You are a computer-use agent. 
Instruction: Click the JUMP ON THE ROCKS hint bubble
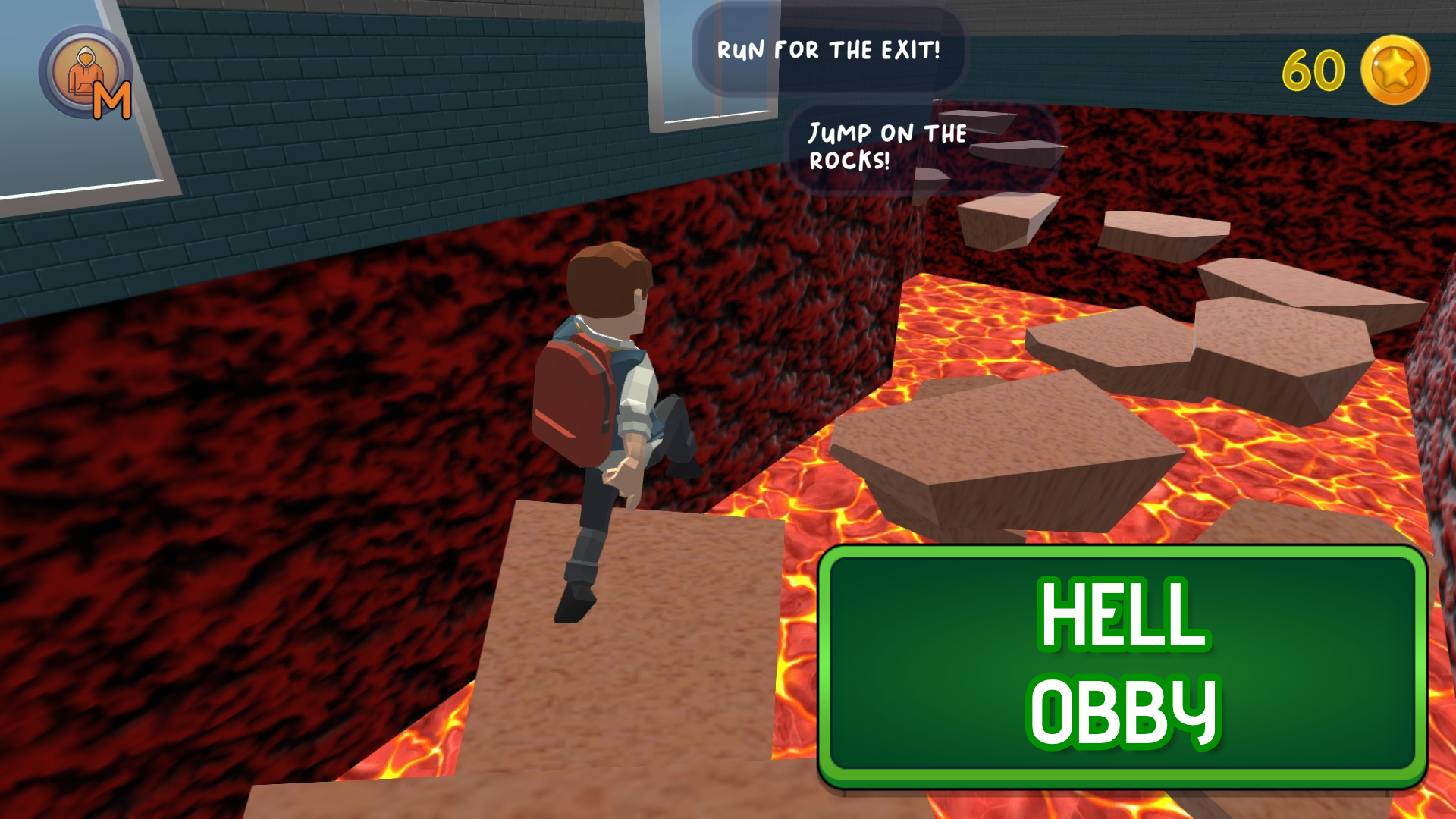pyautogui.click(x=883, y=148)
